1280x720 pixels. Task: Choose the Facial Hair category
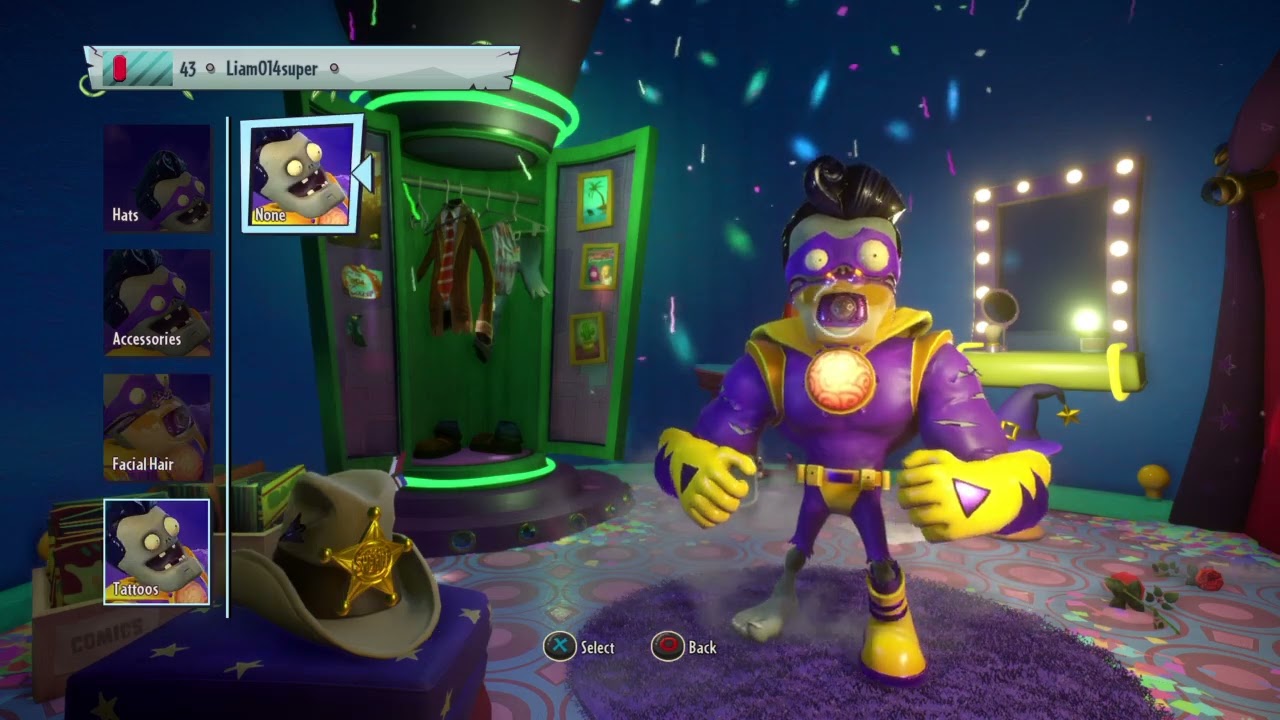(x=157, y=427)
